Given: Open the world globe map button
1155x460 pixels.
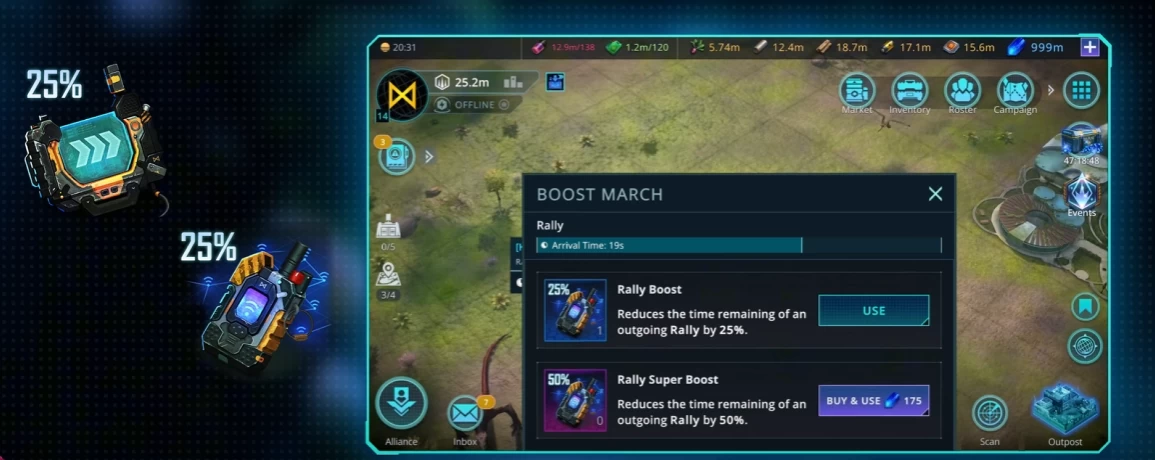Looking at the screenshot, I should pyautogui.click(x=1085, y=346).
